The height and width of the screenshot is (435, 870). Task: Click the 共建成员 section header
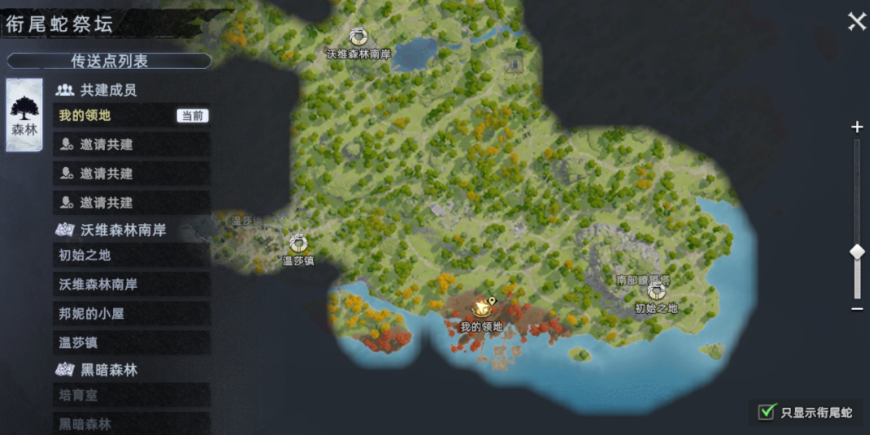[x=108, y=90]
